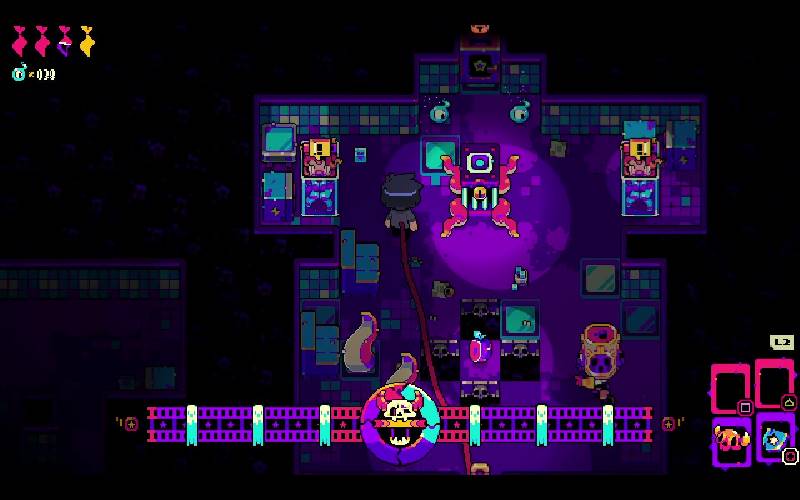Select the blue star item slot

click(774, 437)
